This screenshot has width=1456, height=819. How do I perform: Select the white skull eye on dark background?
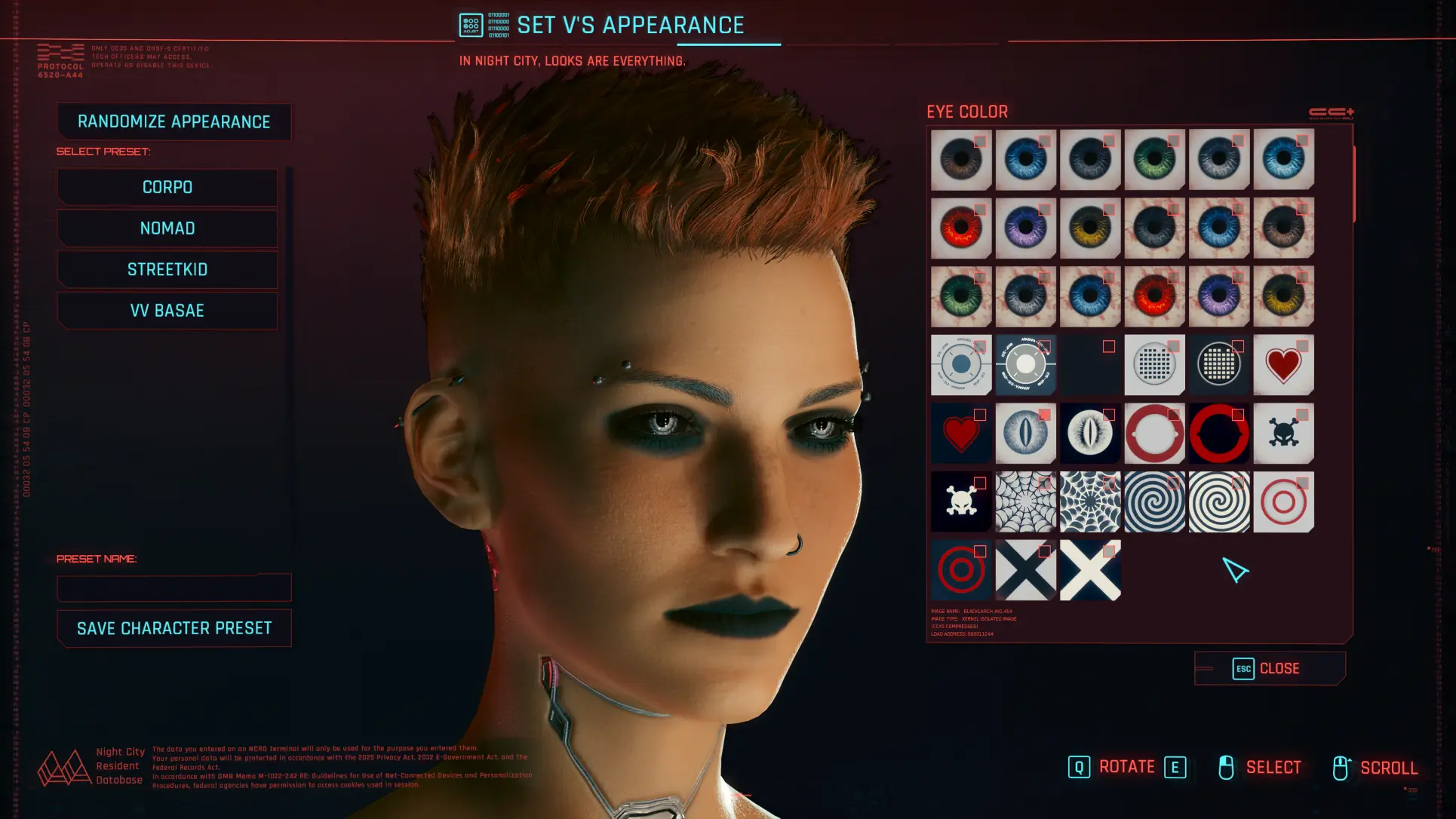pyautogui.click(x=960, y=502)
